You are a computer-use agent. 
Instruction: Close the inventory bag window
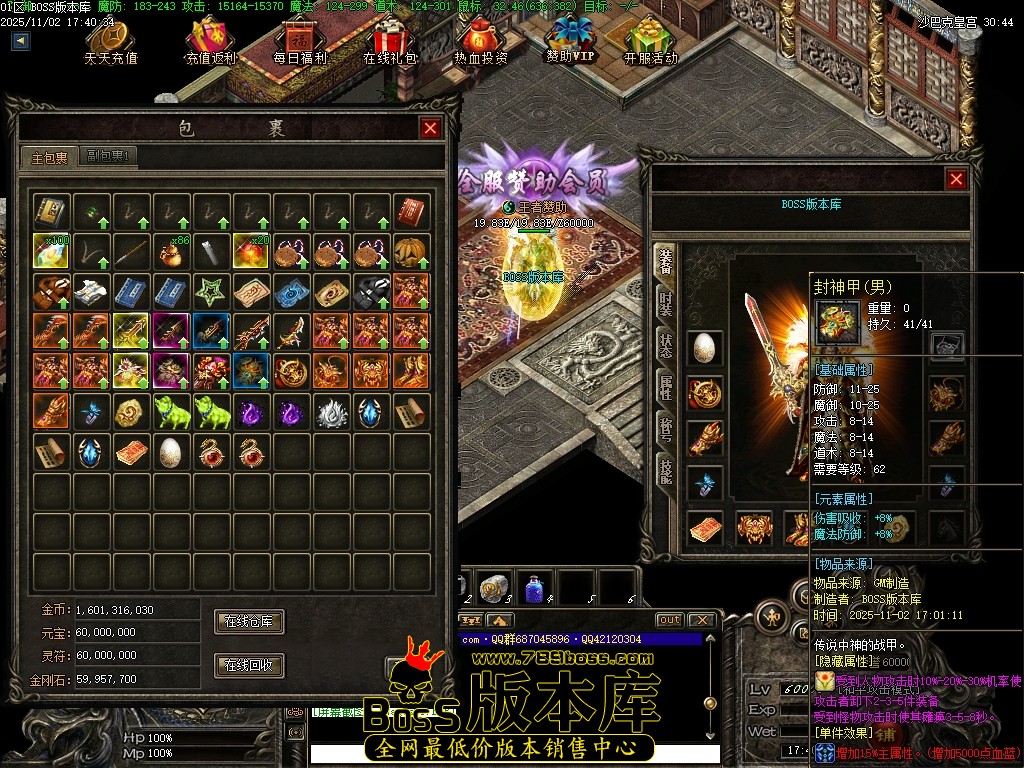click(430, 128)
